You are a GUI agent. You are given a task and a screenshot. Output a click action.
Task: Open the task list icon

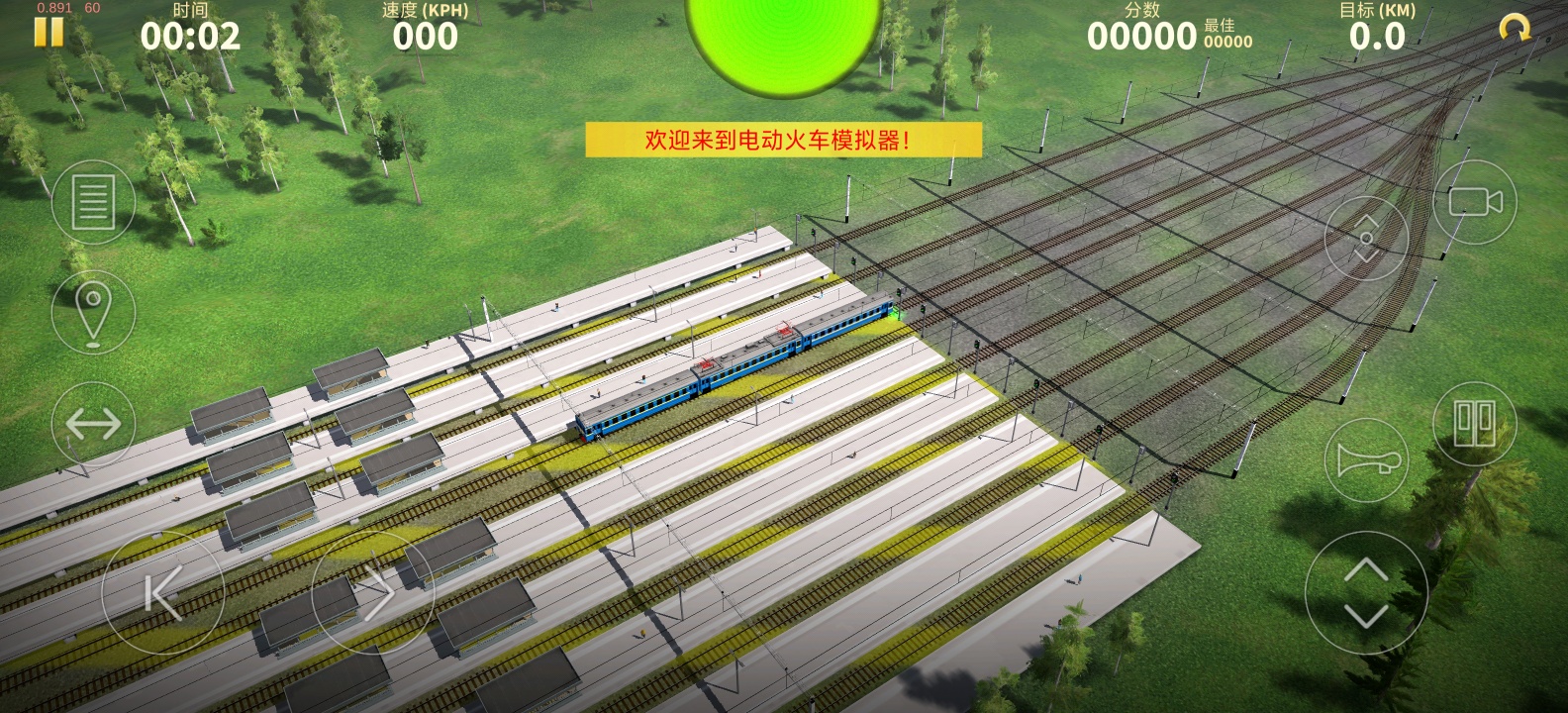93,201
